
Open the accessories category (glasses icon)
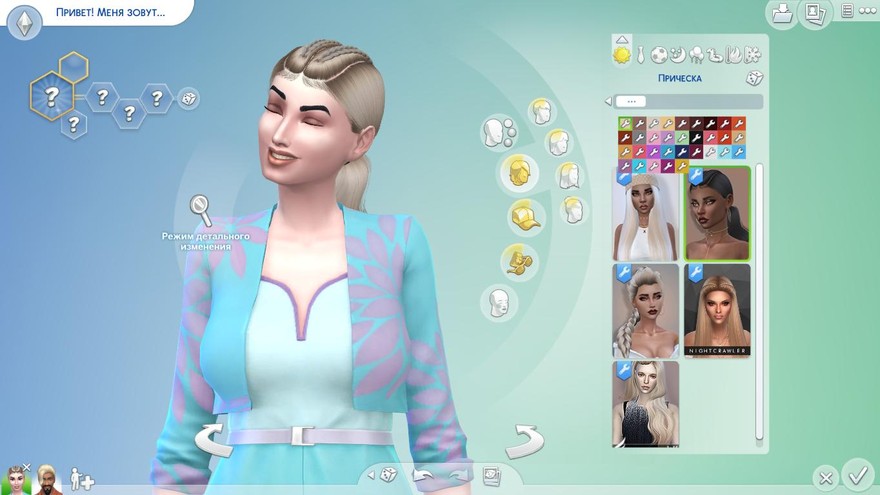(x=519, y=260)
